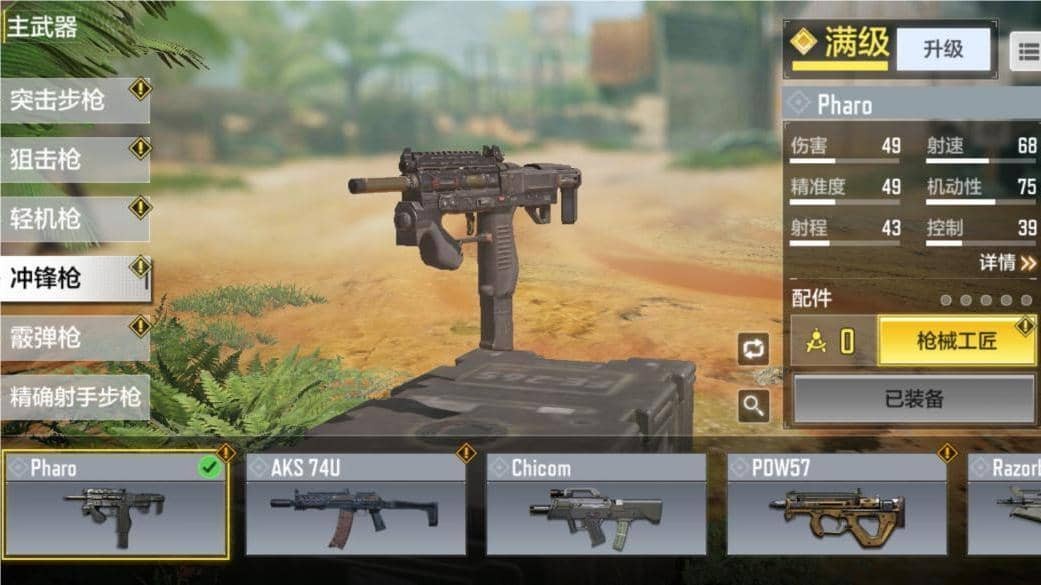
Task: Select the 精确射手步枪 category
Action: (x=74, y=397)
